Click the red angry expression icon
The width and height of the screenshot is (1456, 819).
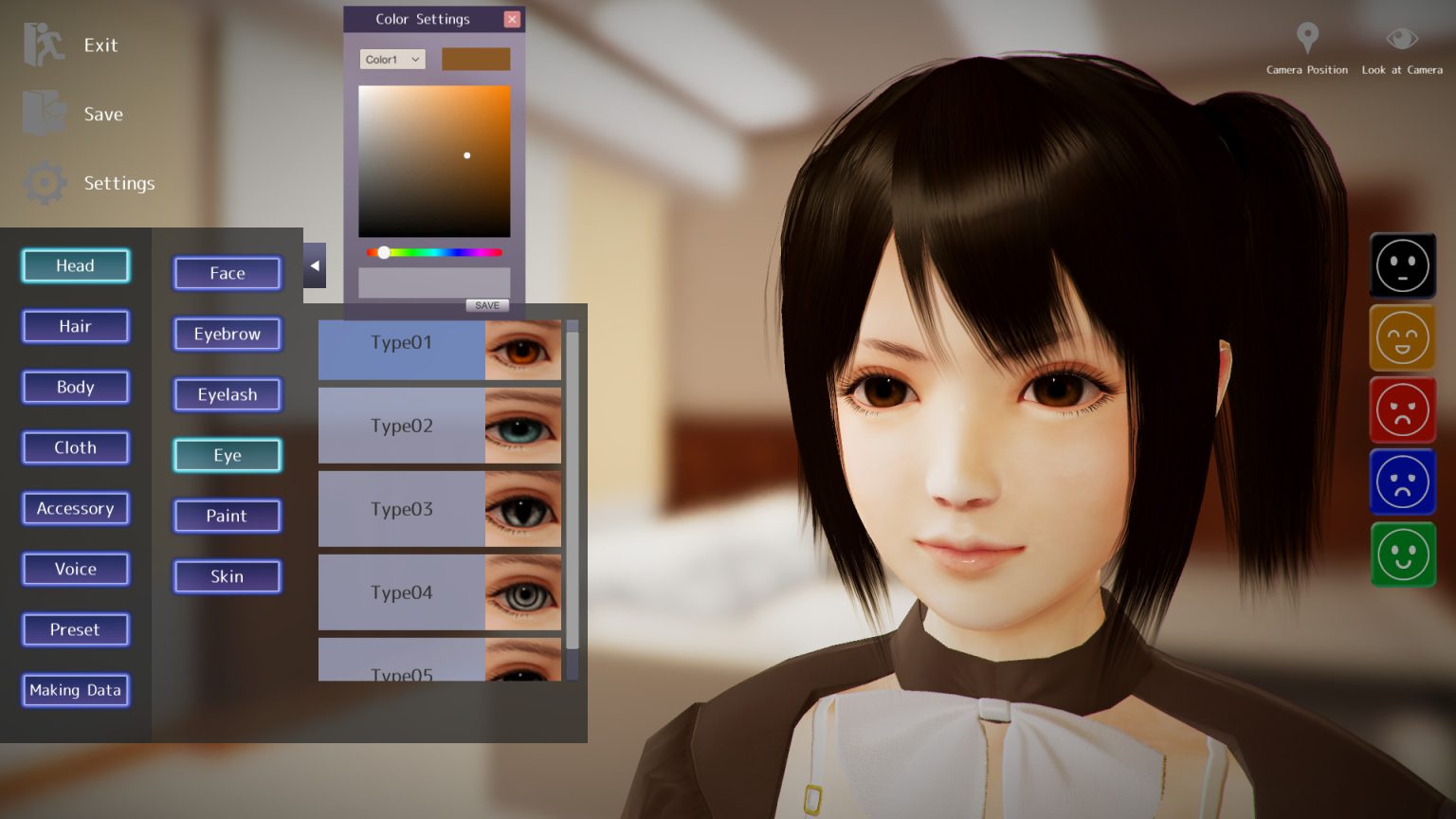click(x=1403, y=409)
